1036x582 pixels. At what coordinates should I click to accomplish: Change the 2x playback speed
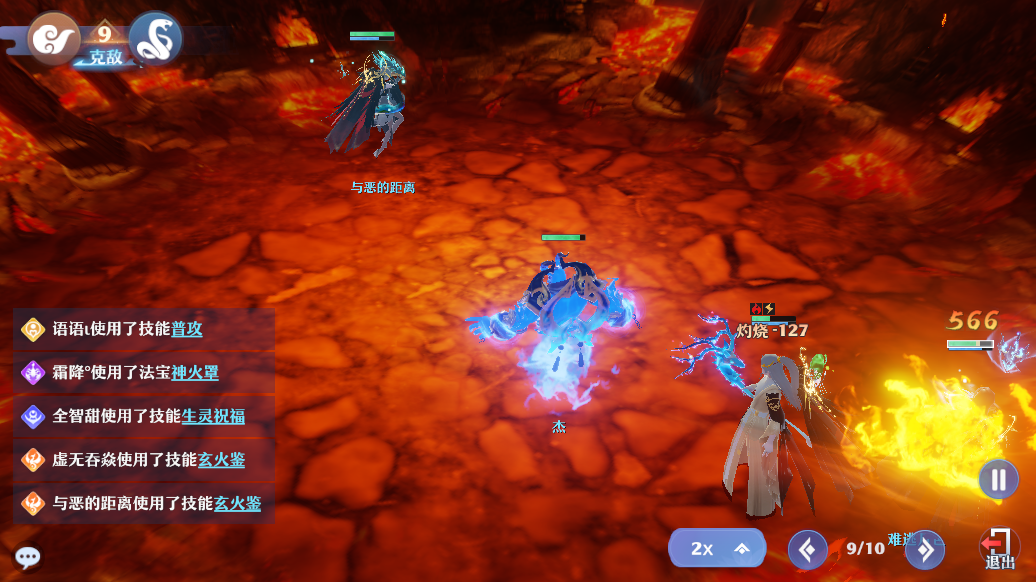716,548
